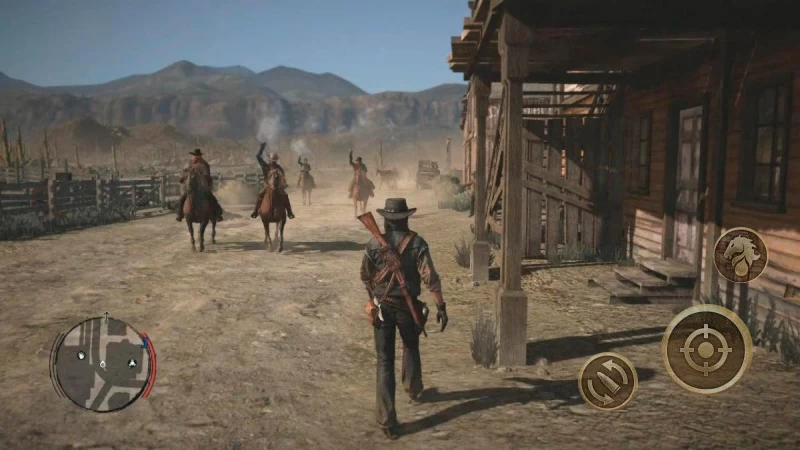Image resolution: width=800 pixels, height=450 pixels.
Task: Tap the circular arrows swap button
Action: click(x=608, y=380)
